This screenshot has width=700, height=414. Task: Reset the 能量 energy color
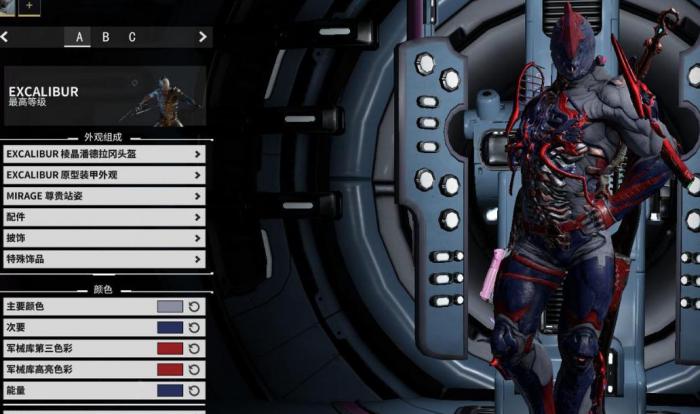coord(195,391)
